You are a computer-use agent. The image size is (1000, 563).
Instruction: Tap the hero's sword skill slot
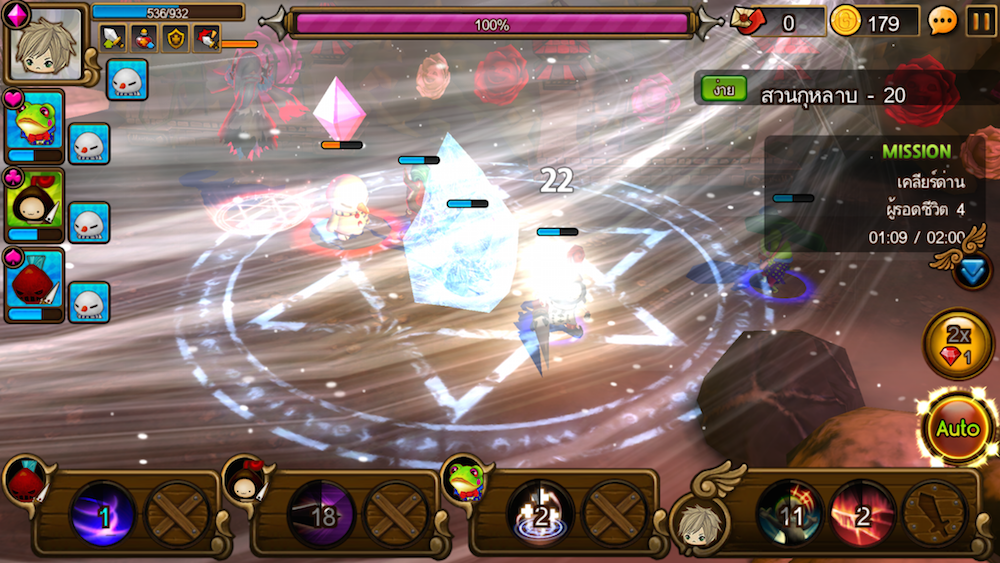[x=934, y=514]
